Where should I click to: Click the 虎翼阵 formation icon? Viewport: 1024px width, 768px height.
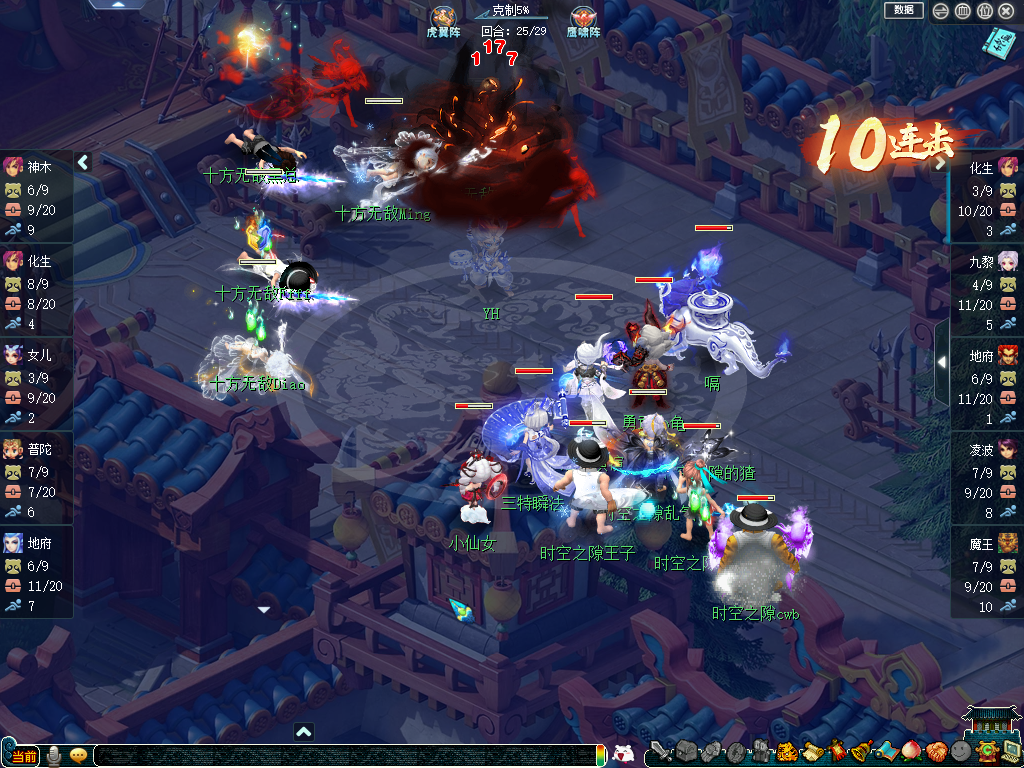tap(444, 18)
